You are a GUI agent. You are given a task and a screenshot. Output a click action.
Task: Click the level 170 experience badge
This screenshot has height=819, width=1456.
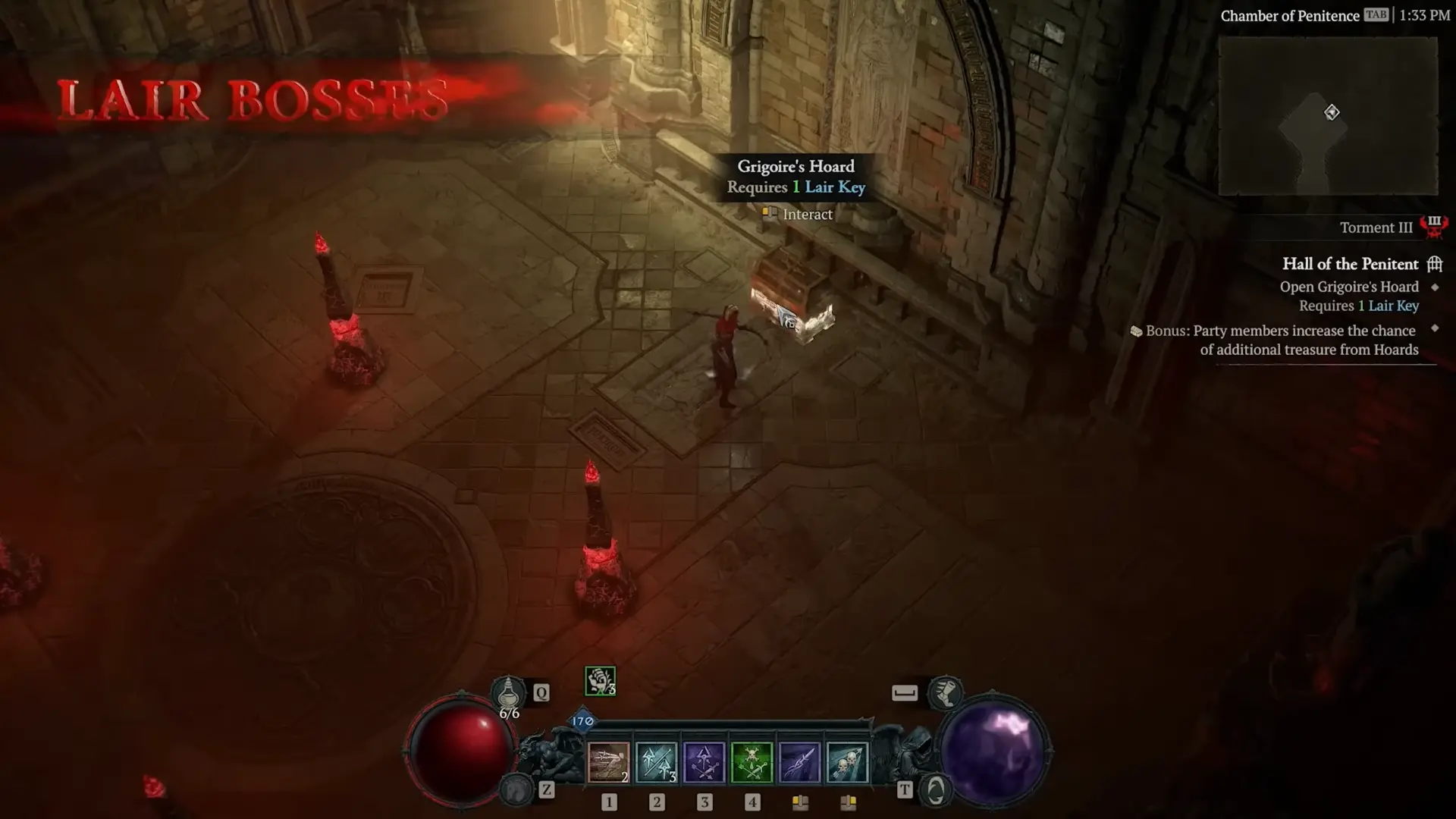click(582, 721)
